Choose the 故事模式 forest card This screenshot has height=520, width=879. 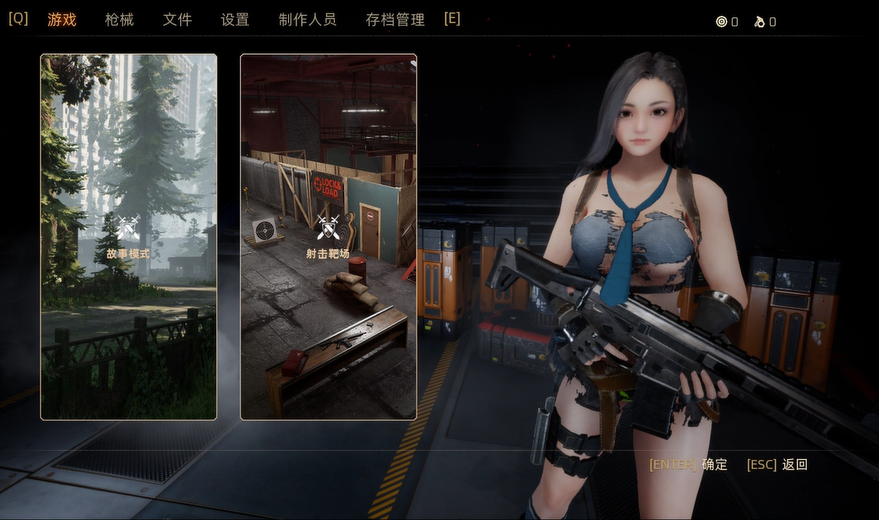(128, 236)
